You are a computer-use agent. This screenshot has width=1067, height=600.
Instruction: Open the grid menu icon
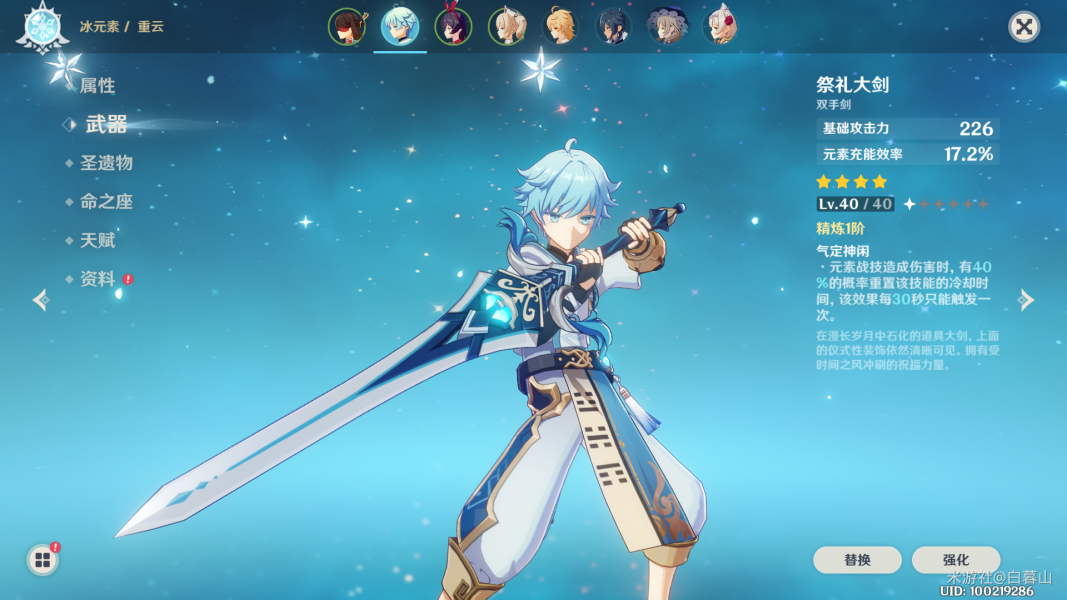43,560
